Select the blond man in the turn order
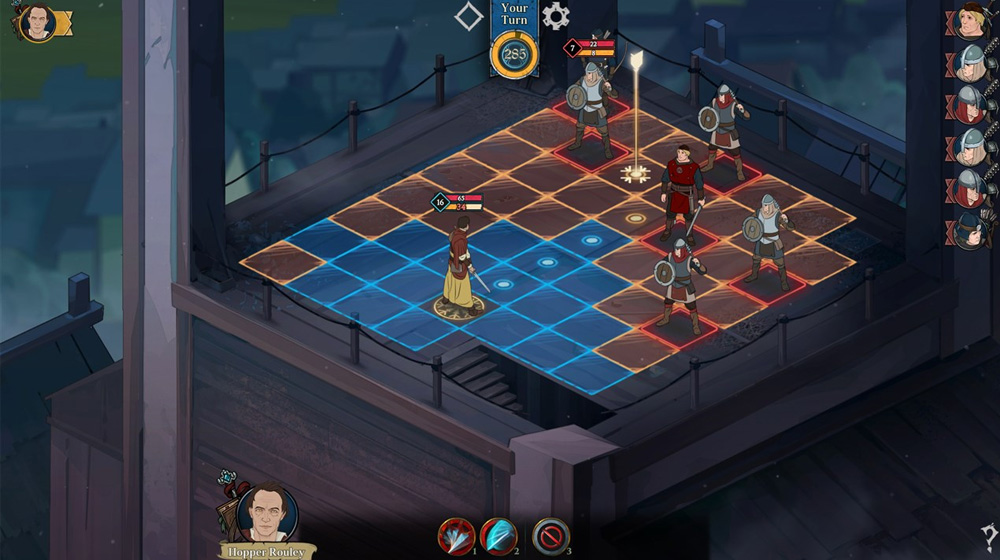Viewport: 1000px width, 560px height. click(x=971, y=21)
